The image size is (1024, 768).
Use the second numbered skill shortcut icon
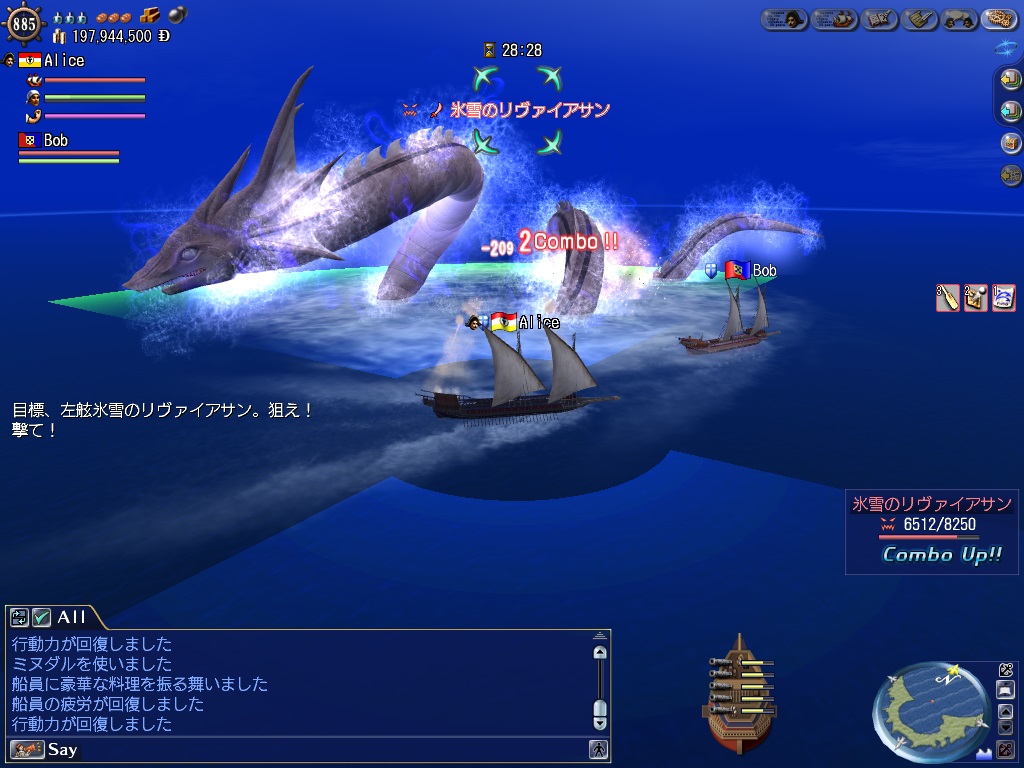pyautogui.click(x=975, y=298)
